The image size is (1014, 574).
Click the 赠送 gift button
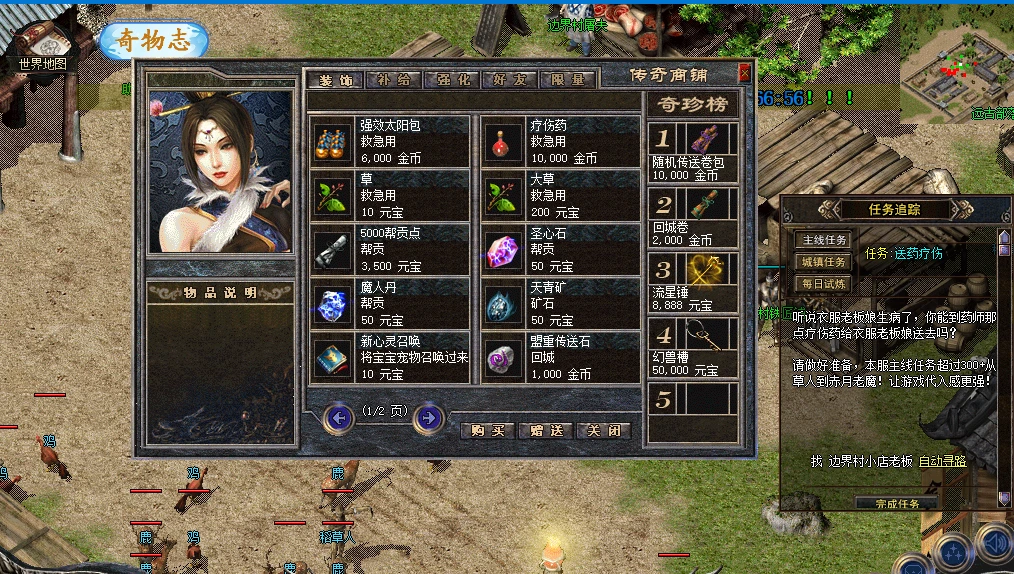[546, 430]
